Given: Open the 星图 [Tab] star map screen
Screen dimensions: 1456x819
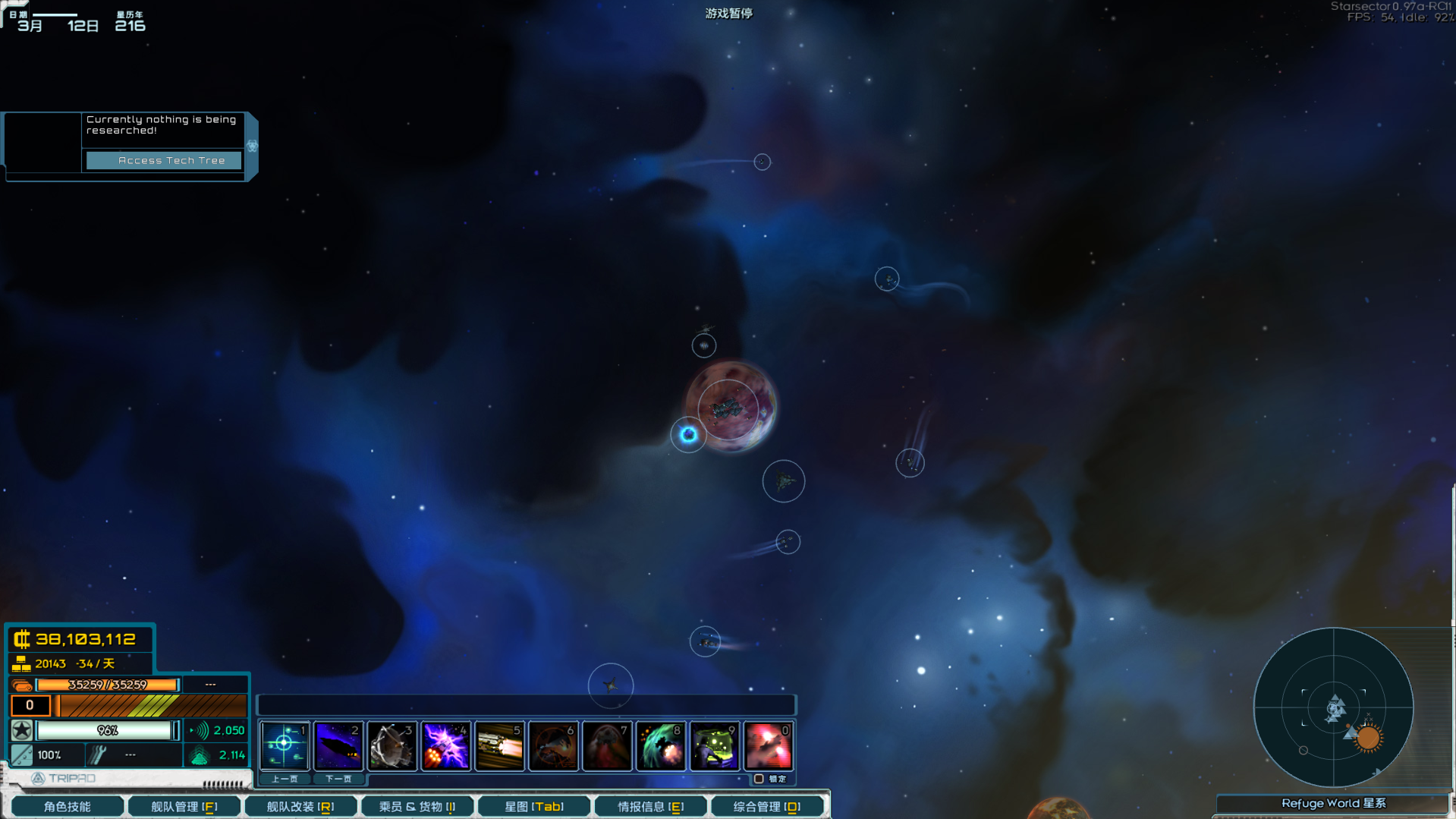Looking at the screenshot, I should coord(533,805).
